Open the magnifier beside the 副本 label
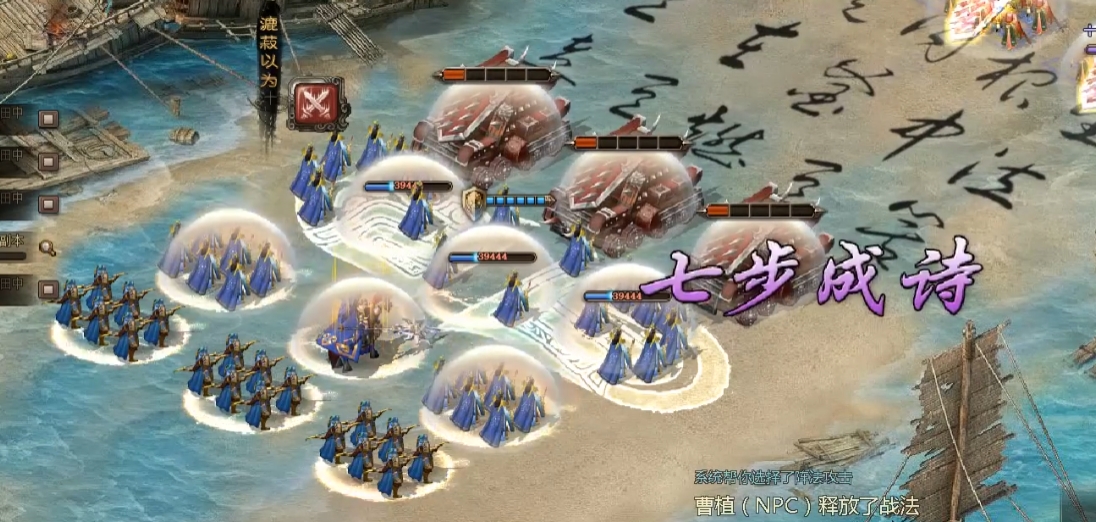This screenshot has width=1096, height=522. 47,247
